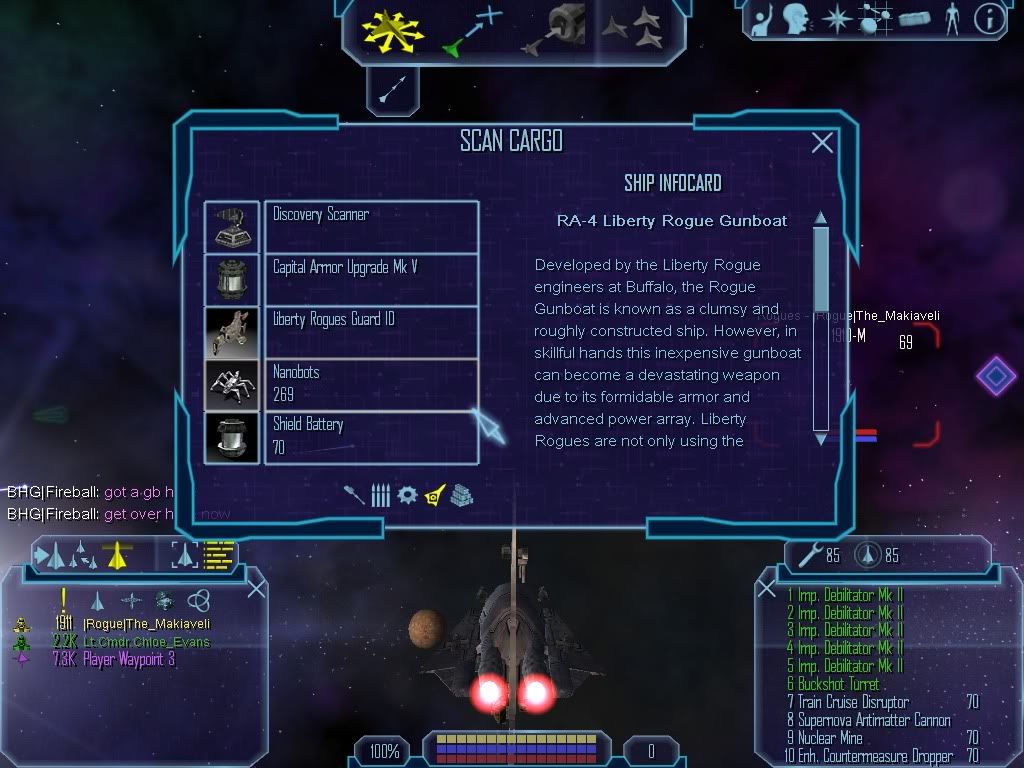The image size is (1024, 768).
Task: Select Supernova Antimatter Cannon weapon entry
Action: 868,720
